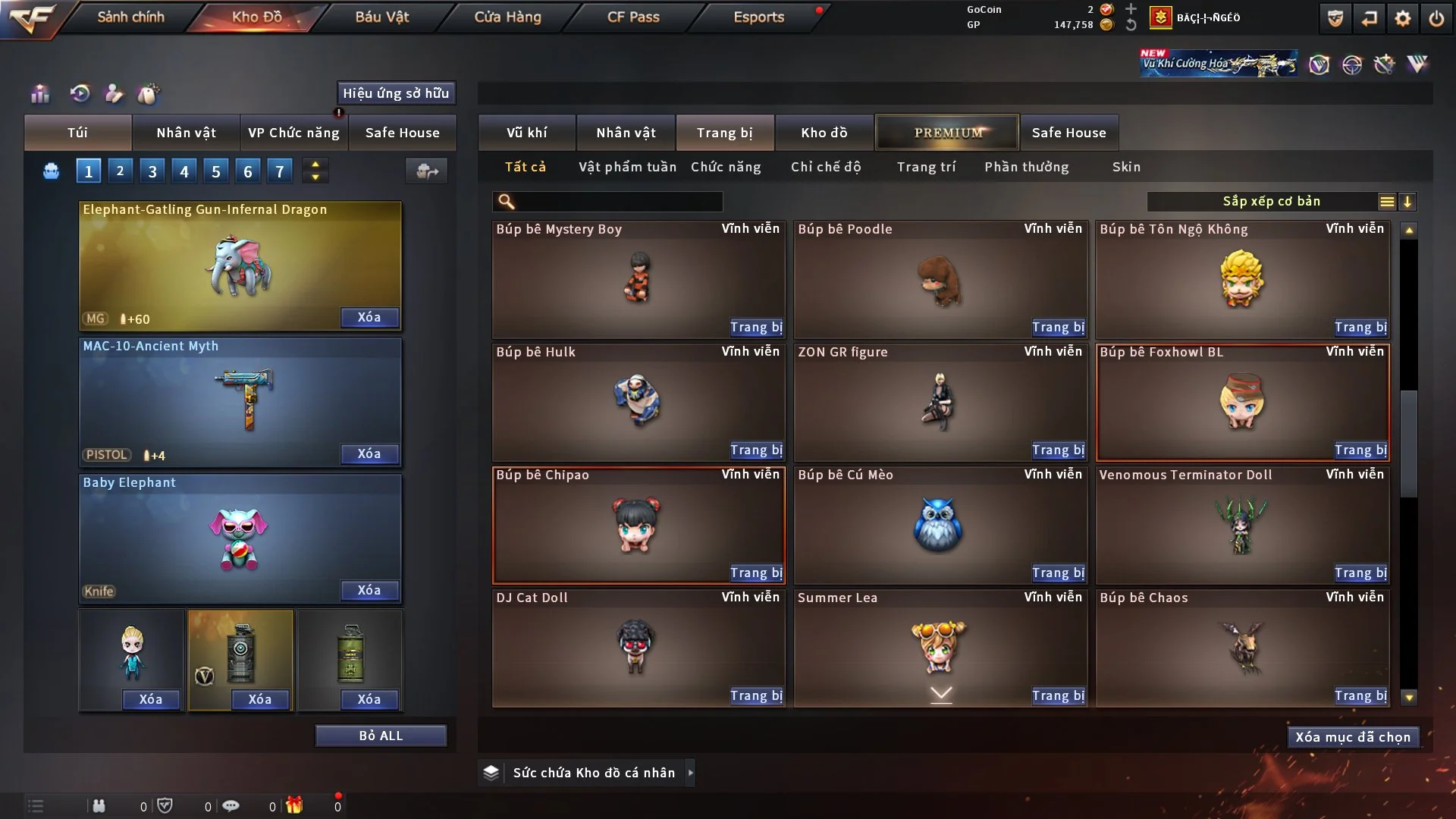The image size is (1456, 819).
Task: Open settings with the gear icon
Action: pos(1402,18)
